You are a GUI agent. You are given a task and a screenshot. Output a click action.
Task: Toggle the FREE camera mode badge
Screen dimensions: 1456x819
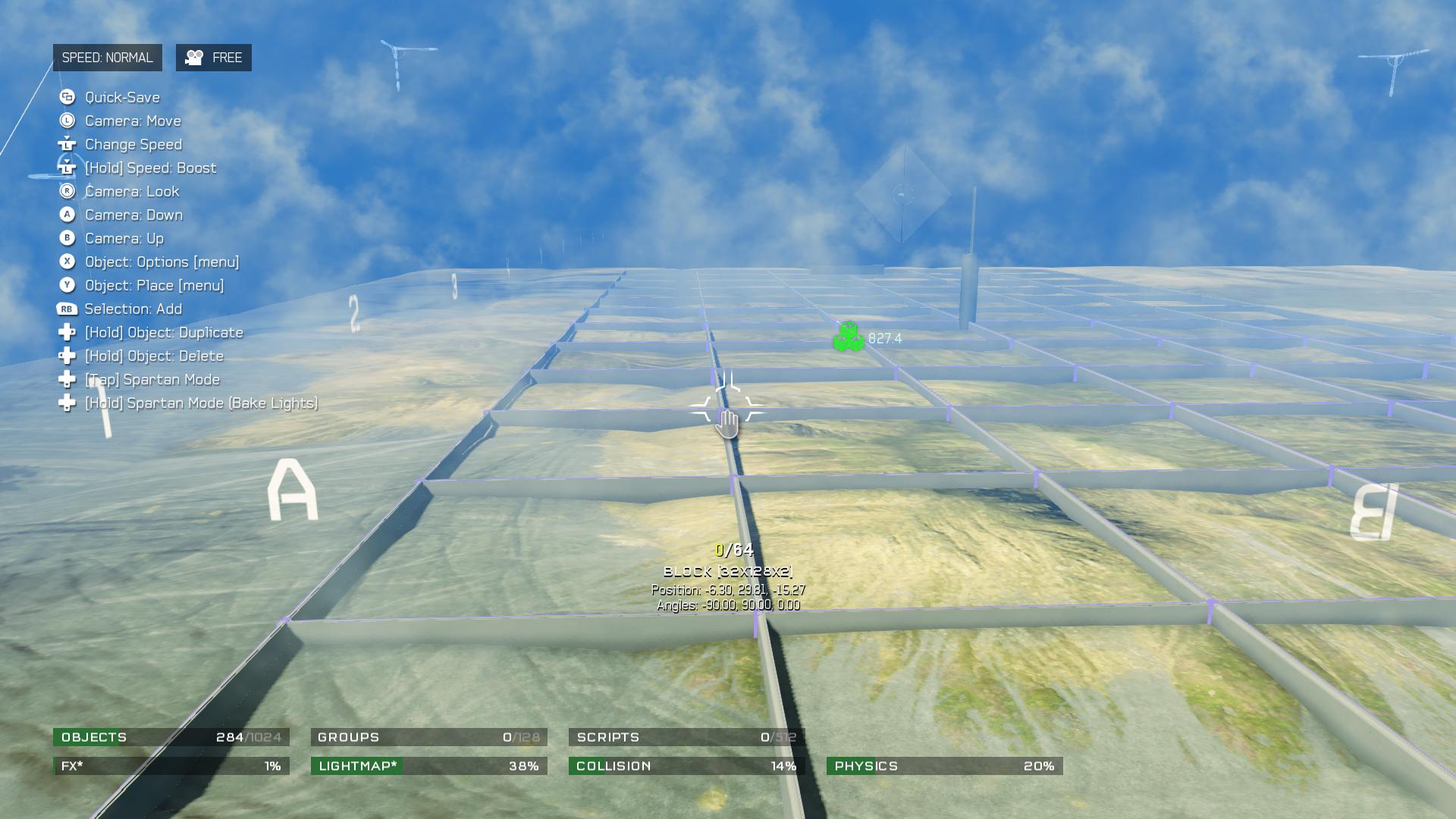(214, 58)
